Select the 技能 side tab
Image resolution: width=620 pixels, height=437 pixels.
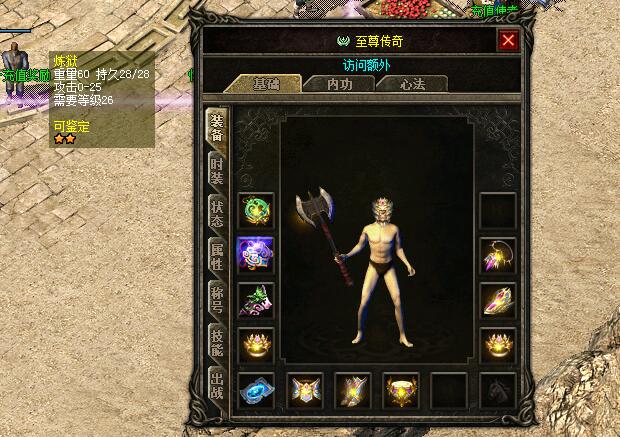tap(217, 342)
